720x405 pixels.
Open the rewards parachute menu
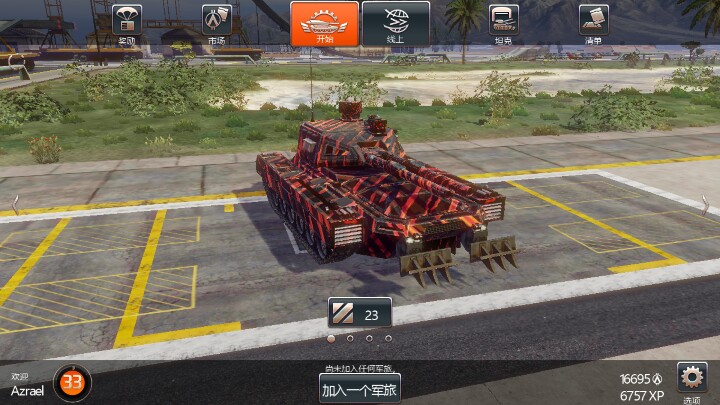click(127, 22)
